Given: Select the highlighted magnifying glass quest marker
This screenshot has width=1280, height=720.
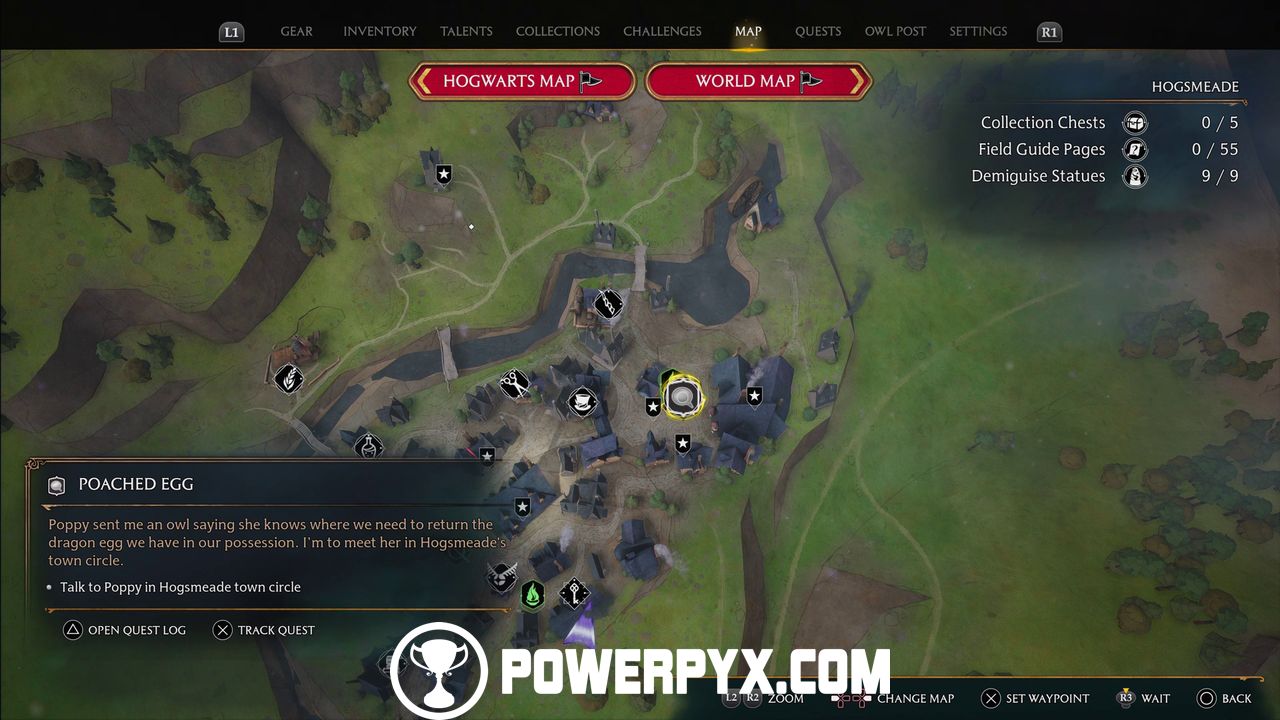Looking at the screenshot, I should tap(681, 395).
